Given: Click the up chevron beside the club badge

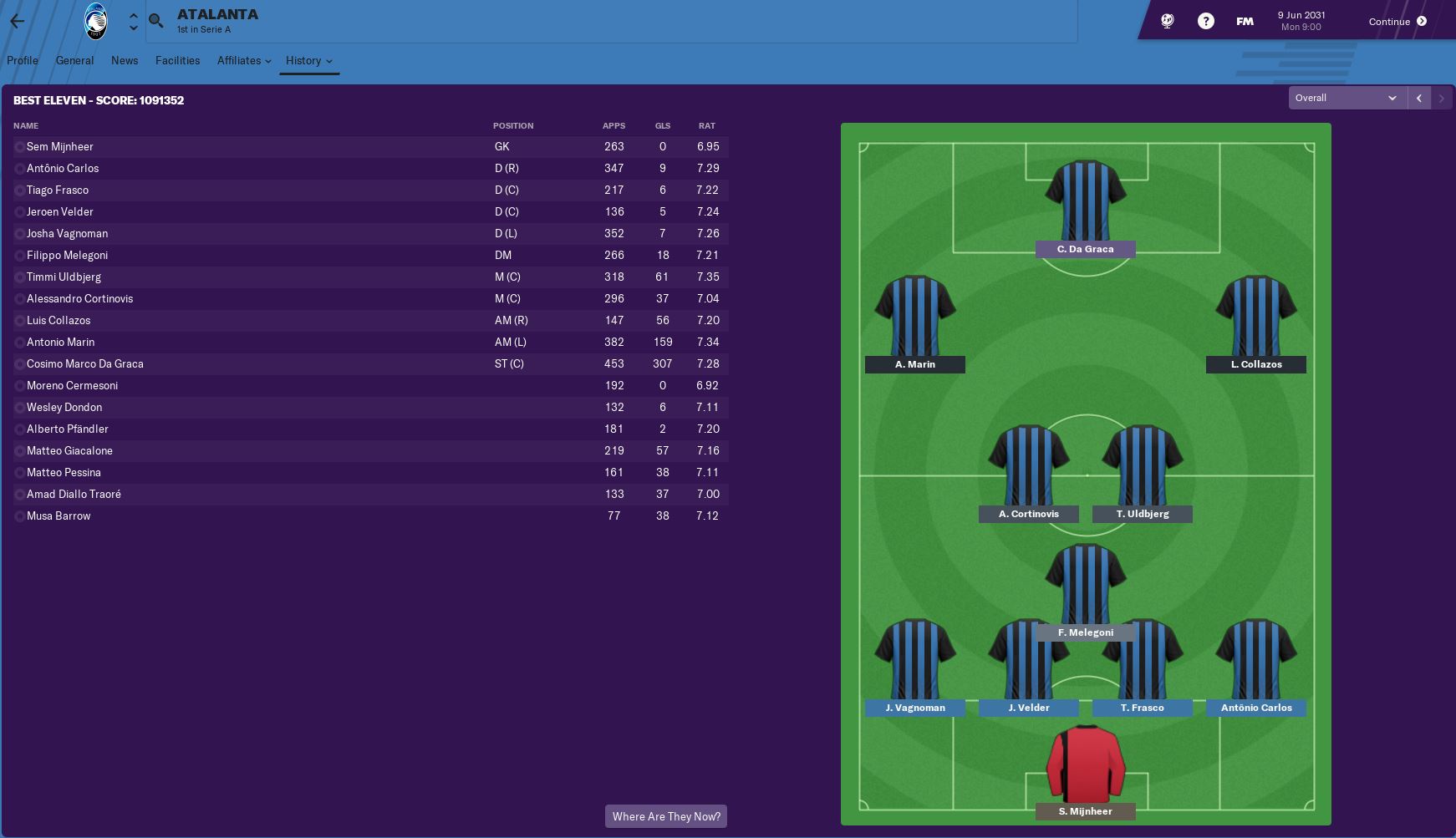Looking at the screenshot, I should click(x=133, y=14).
